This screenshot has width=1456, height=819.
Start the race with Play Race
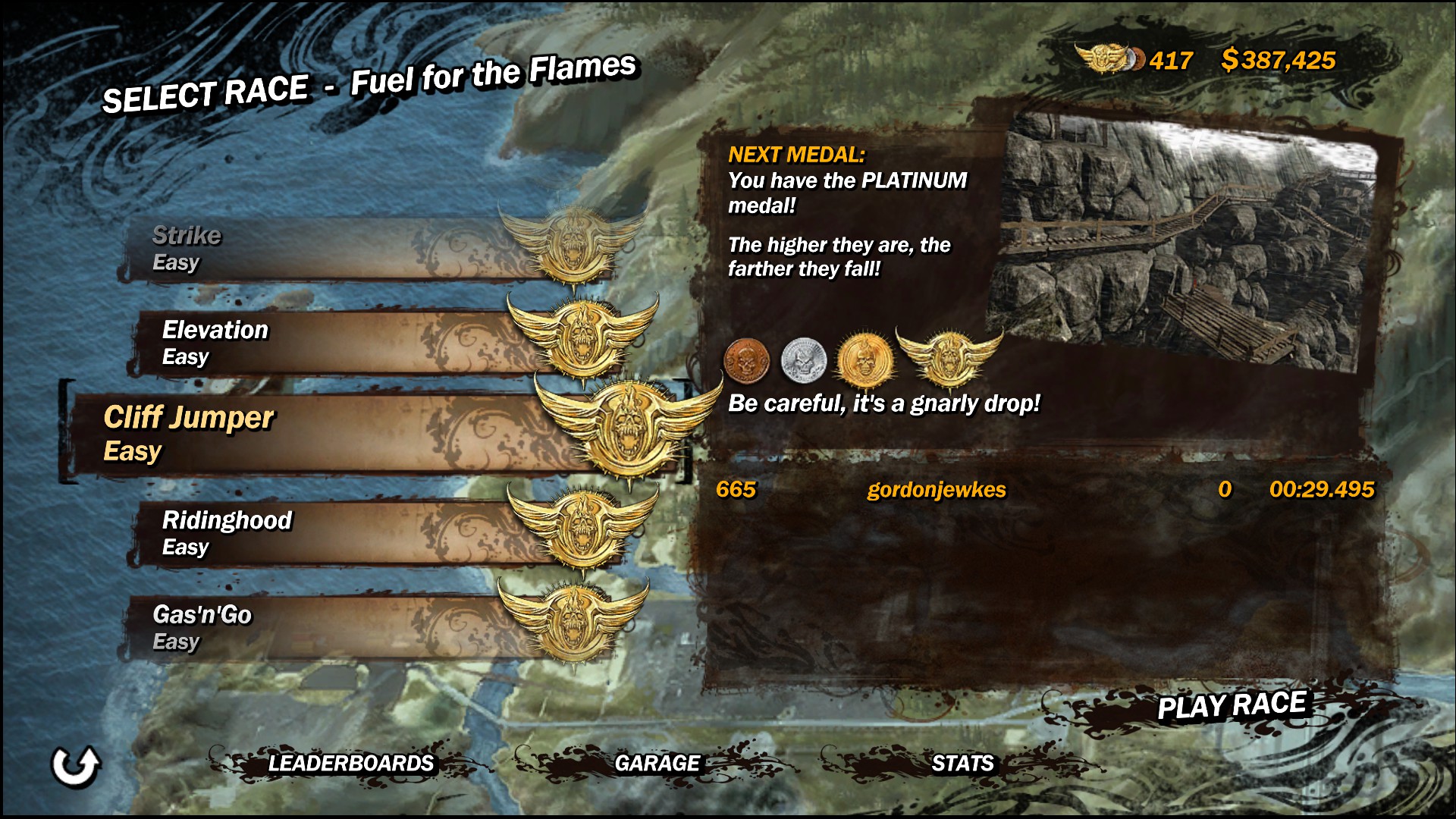tap(1231, 706)
